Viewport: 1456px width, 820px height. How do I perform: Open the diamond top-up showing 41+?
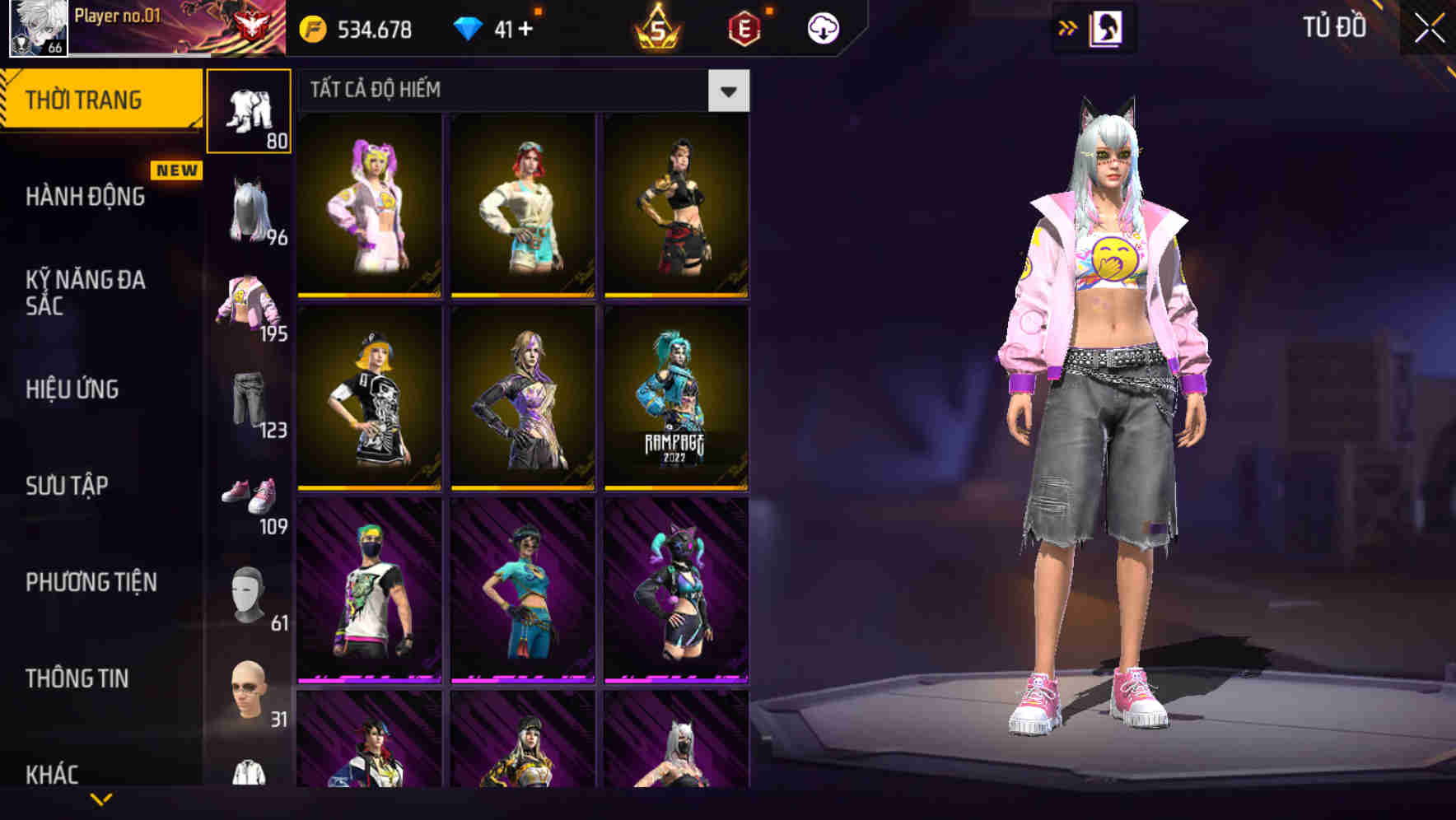point(494,26)
